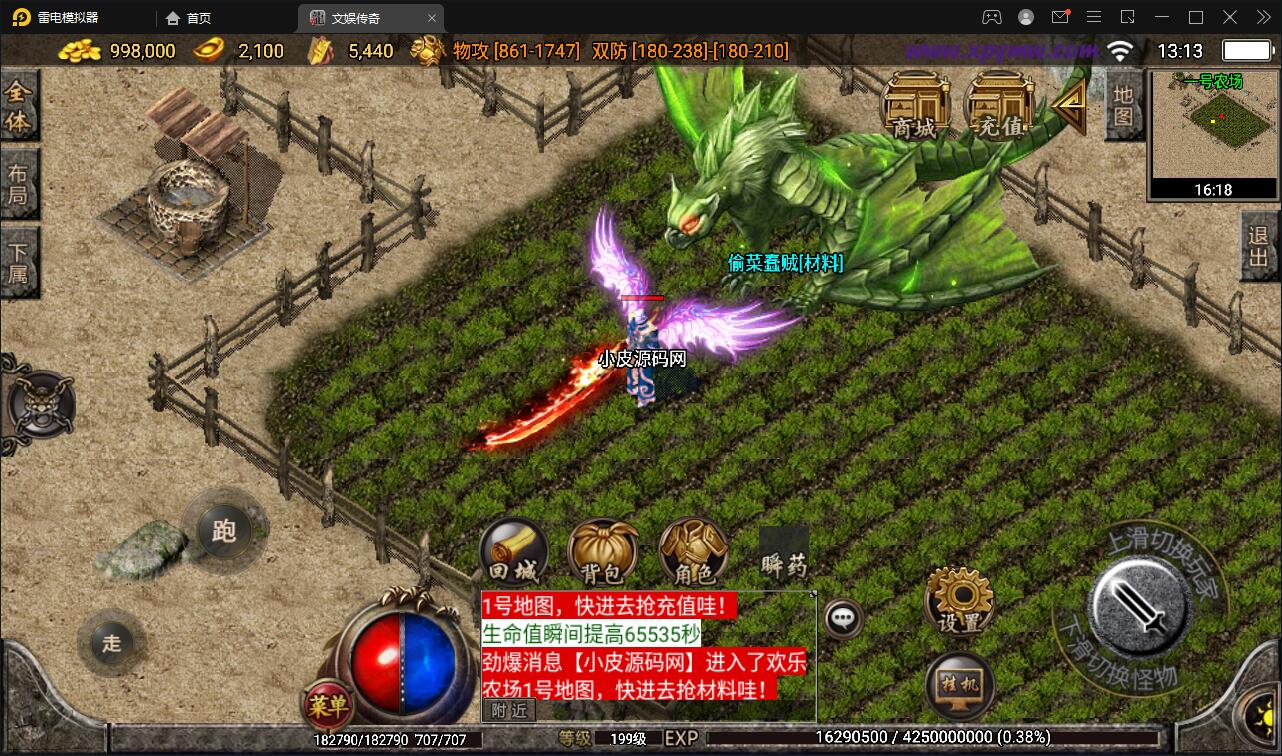1282x756 pixels.
Task: Open the 设置 settings gear icon
Action: tap(958, 601)
